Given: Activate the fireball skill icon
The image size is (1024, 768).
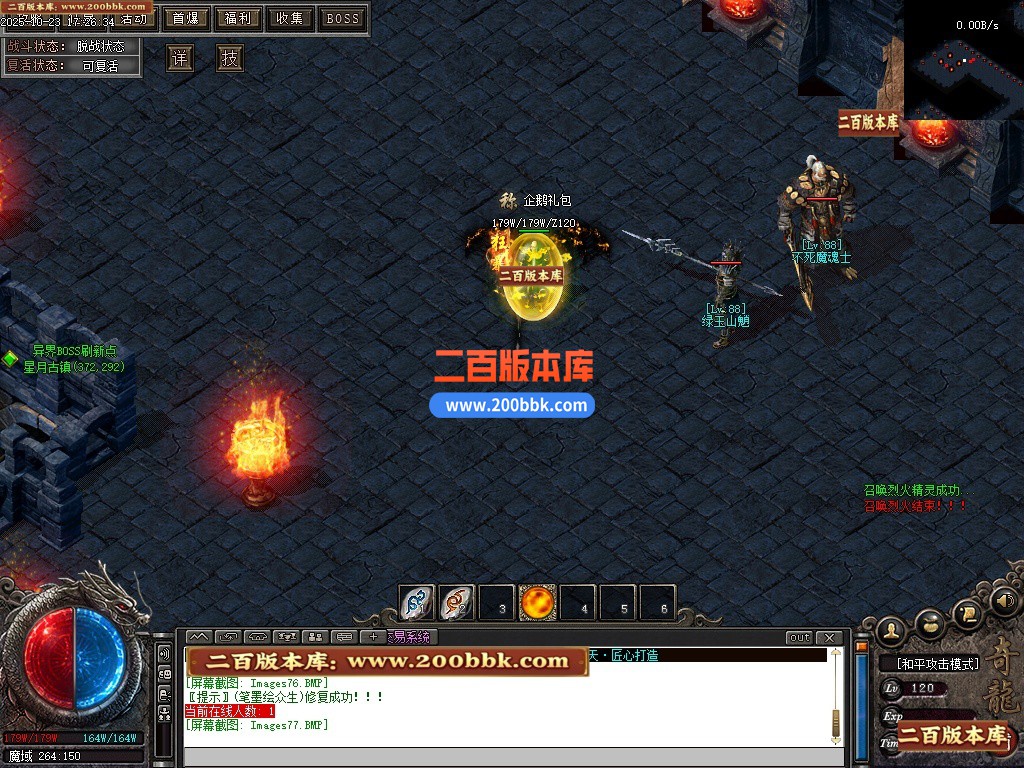Looking at the screenshot, I should (538, 603).
